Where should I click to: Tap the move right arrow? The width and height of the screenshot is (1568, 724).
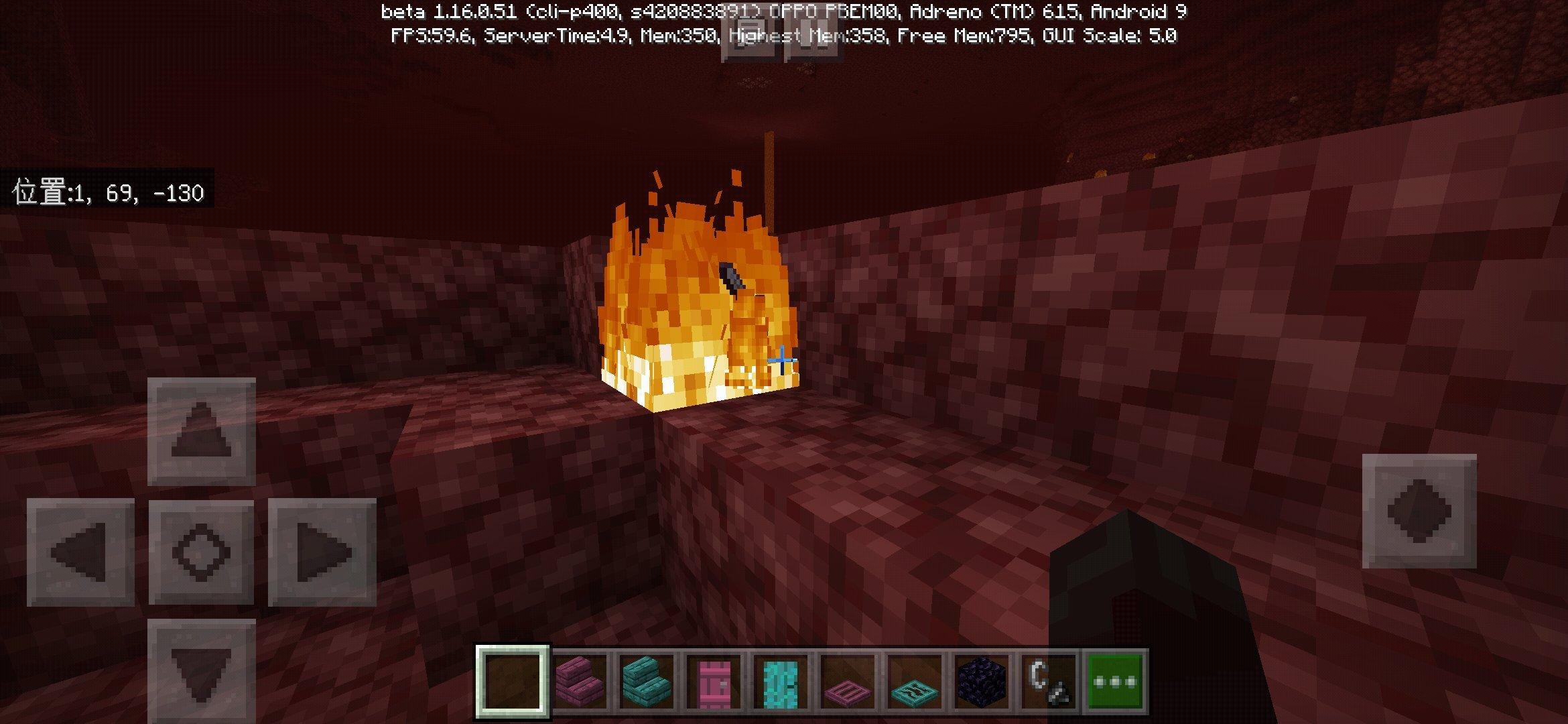pyautogui.click(x=322, y=552)
